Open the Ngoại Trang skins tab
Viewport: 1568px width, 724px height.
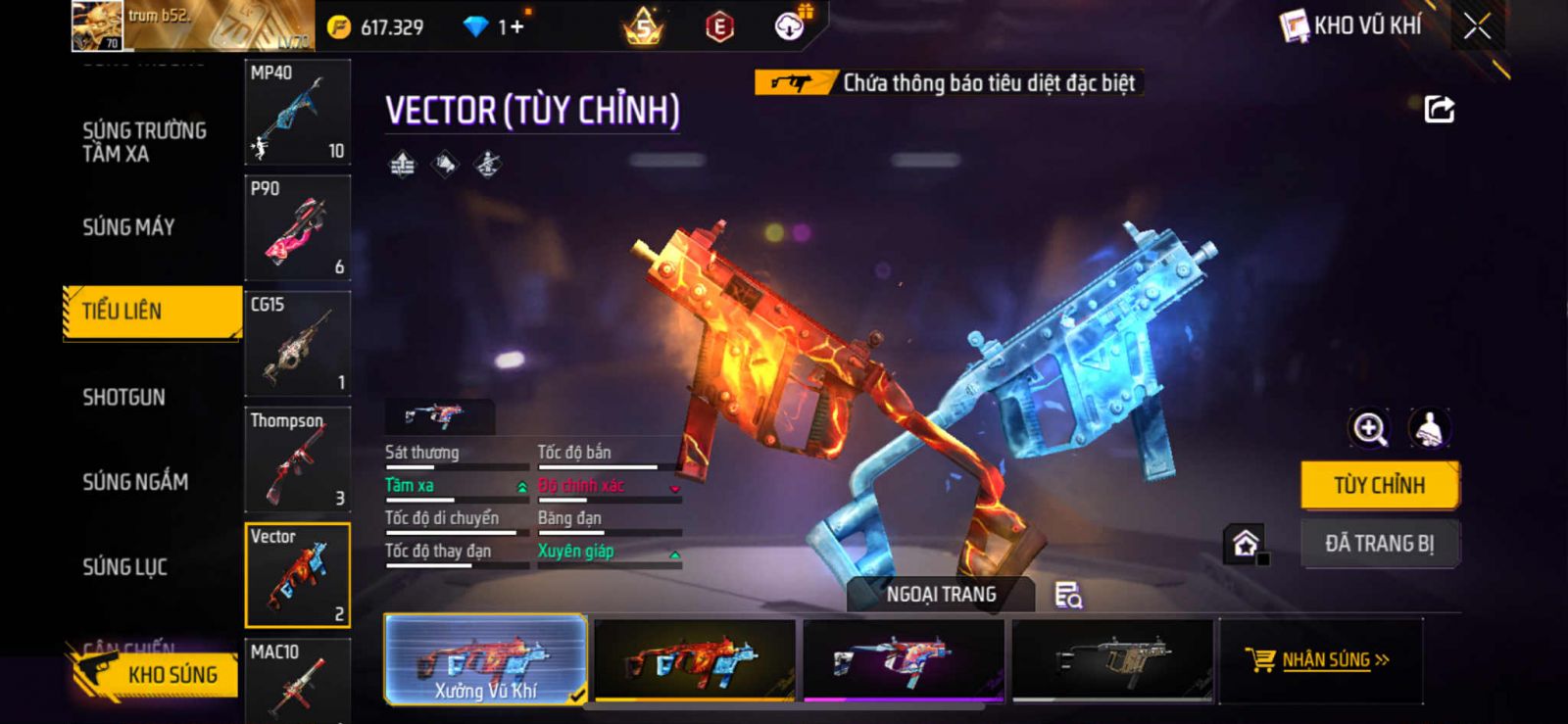[x=941, y=594]
